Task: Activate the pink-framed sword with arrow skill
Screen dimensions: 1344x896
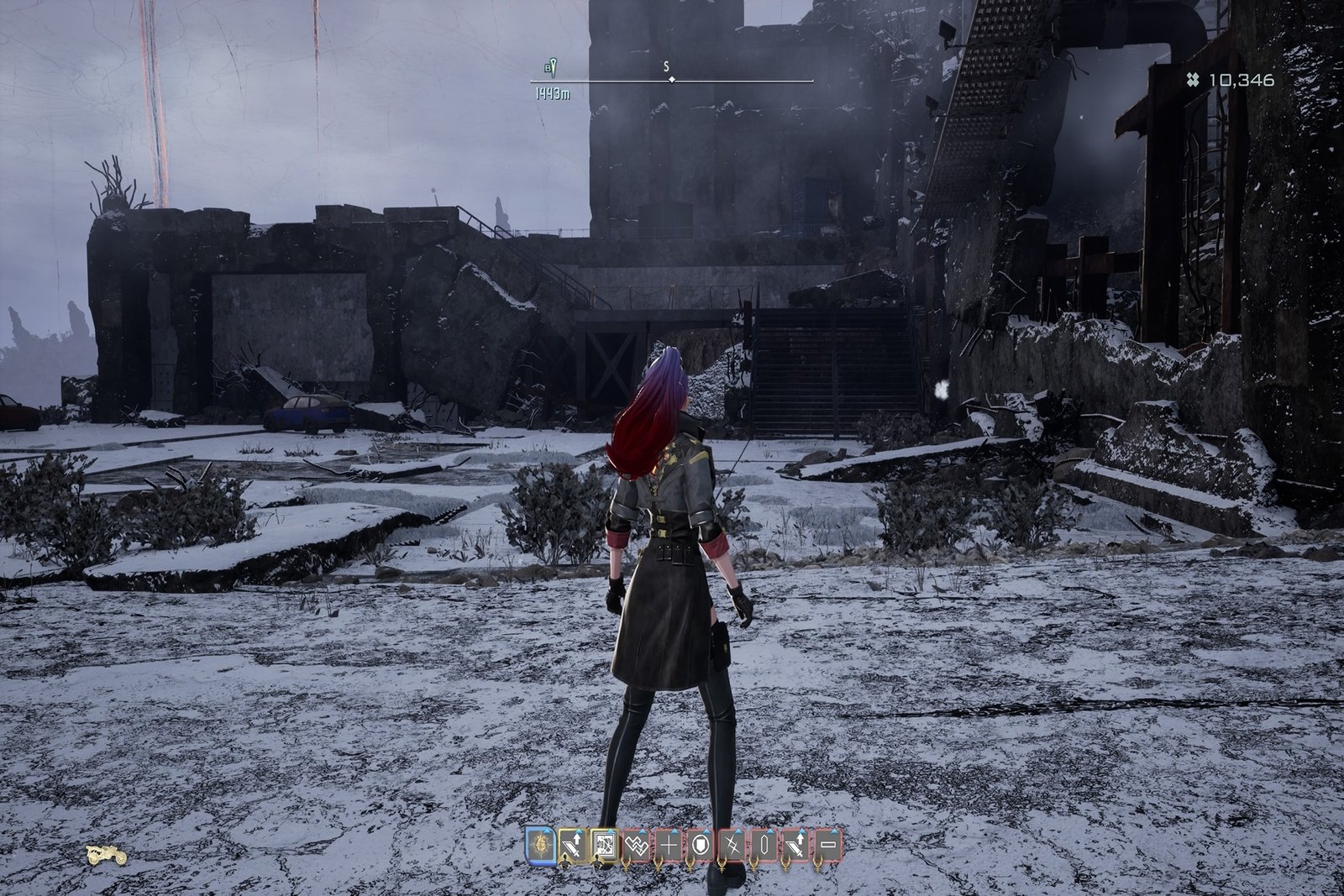Action: click(796, 846)
